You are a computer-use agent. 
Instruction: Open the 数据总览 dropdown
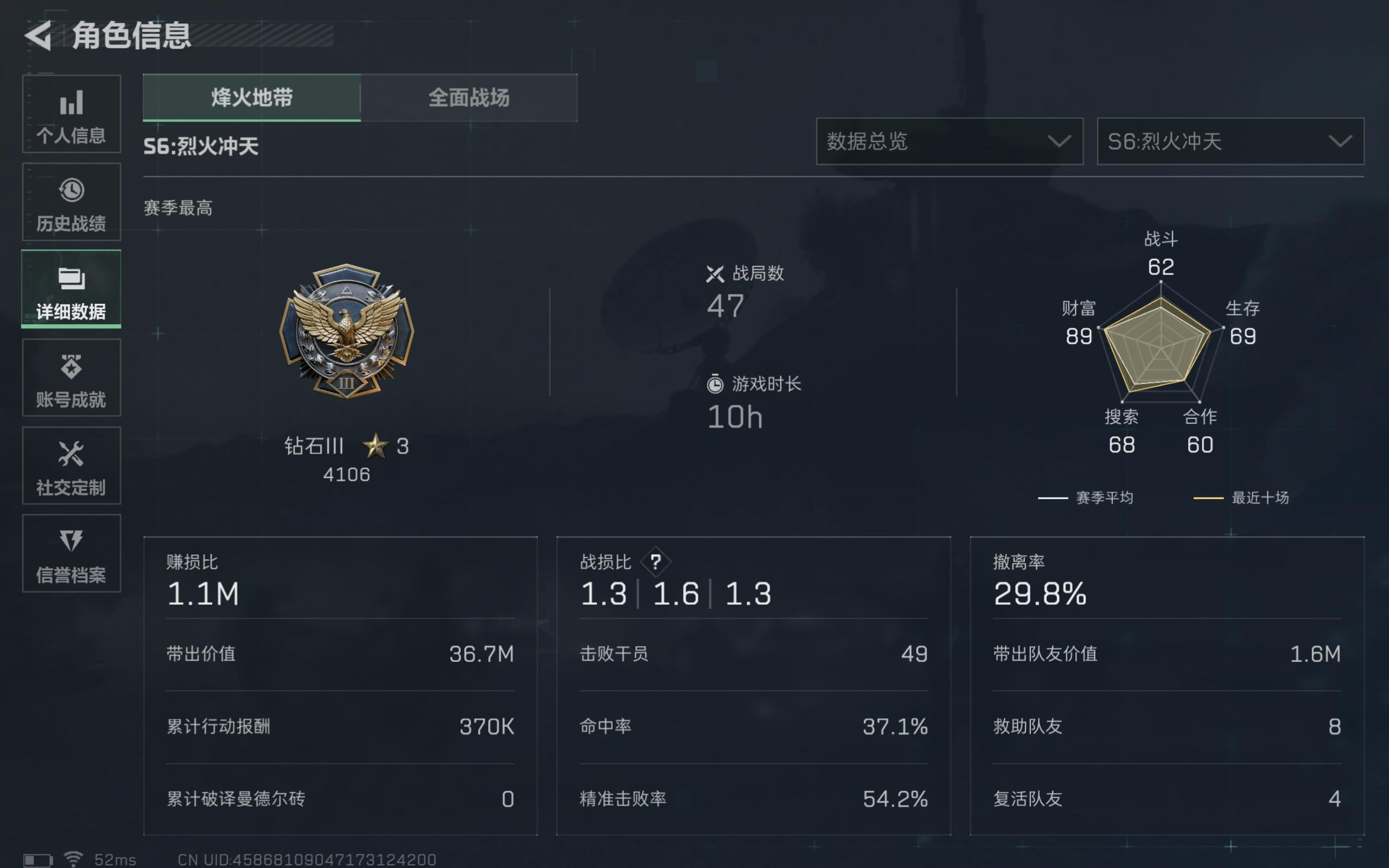pyautogui.click(x=950, y=142)
